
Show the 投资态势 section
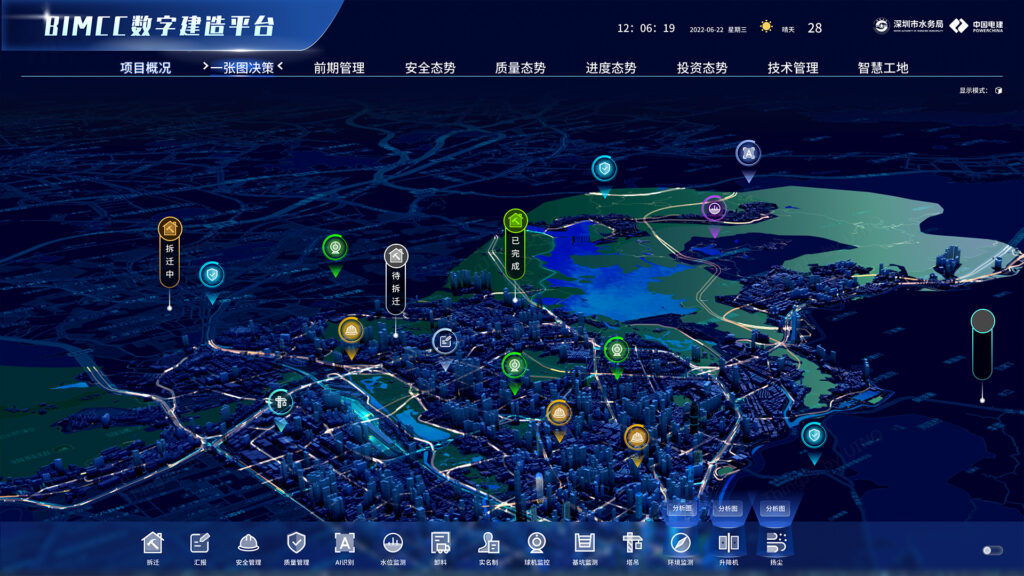[x=702, y=68]
